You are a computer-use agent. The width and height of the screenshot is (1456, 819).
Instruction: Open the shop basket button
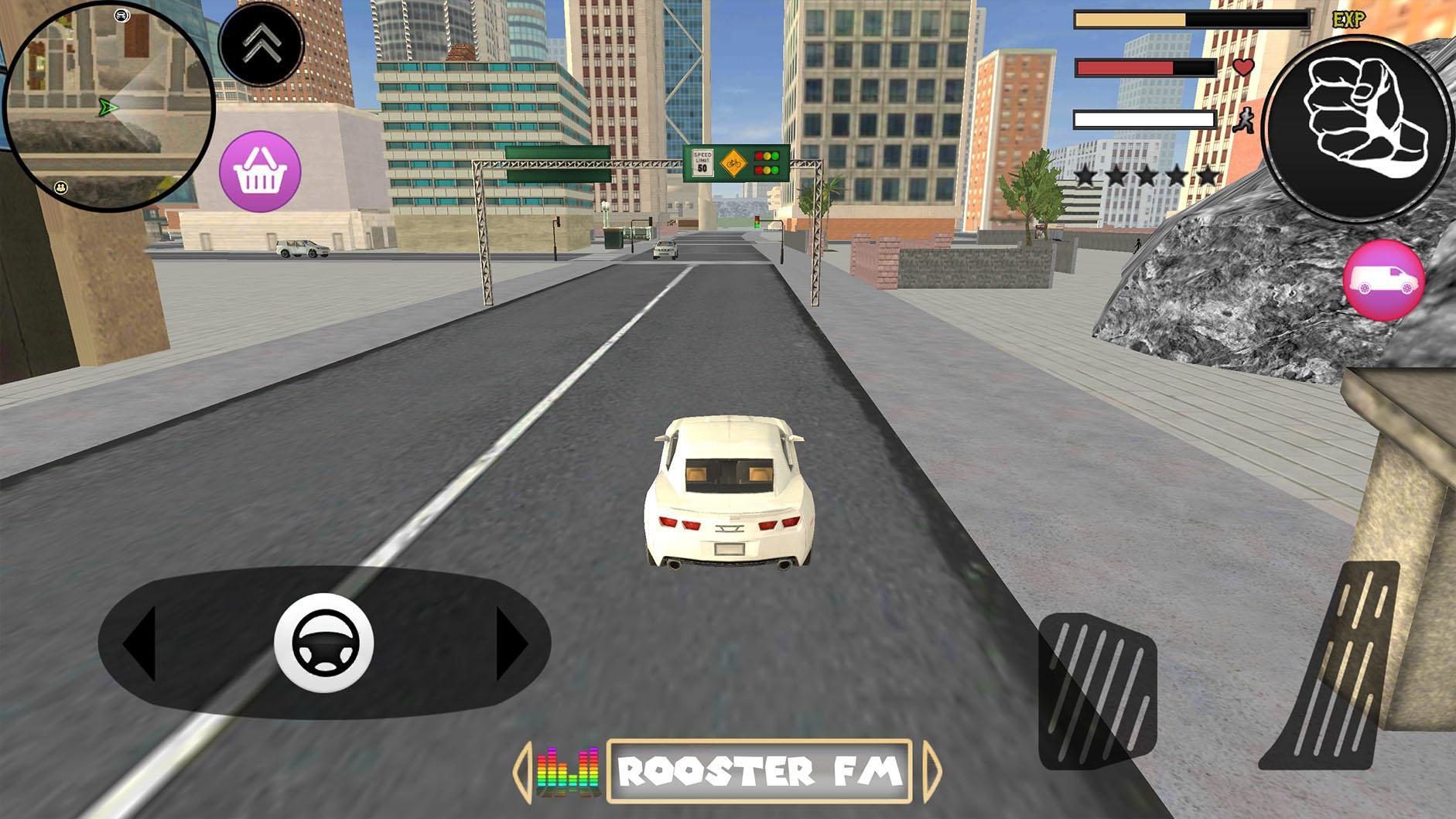(260, 171)
